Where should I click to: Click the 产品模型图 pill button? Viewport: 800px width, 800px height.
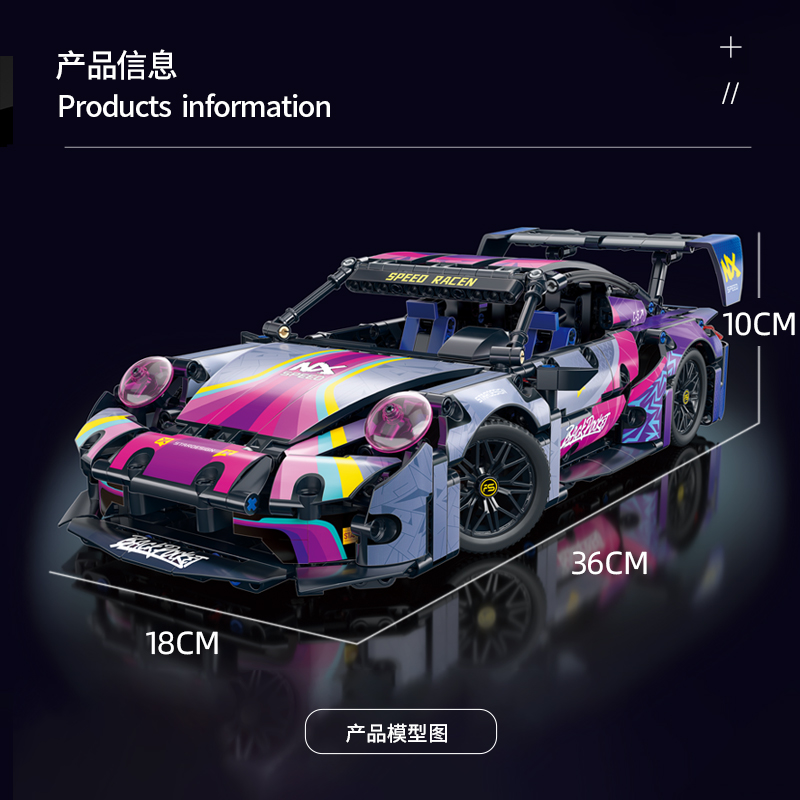(x=400, y=731)
